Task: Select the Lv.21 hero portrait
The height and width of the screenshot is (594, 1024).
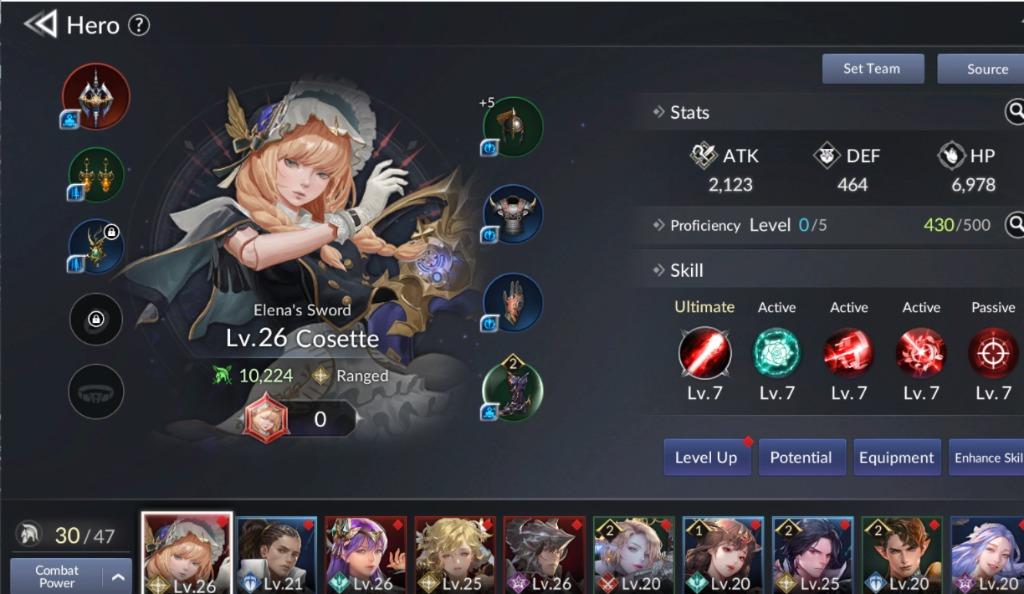Action: pos(276,556)
